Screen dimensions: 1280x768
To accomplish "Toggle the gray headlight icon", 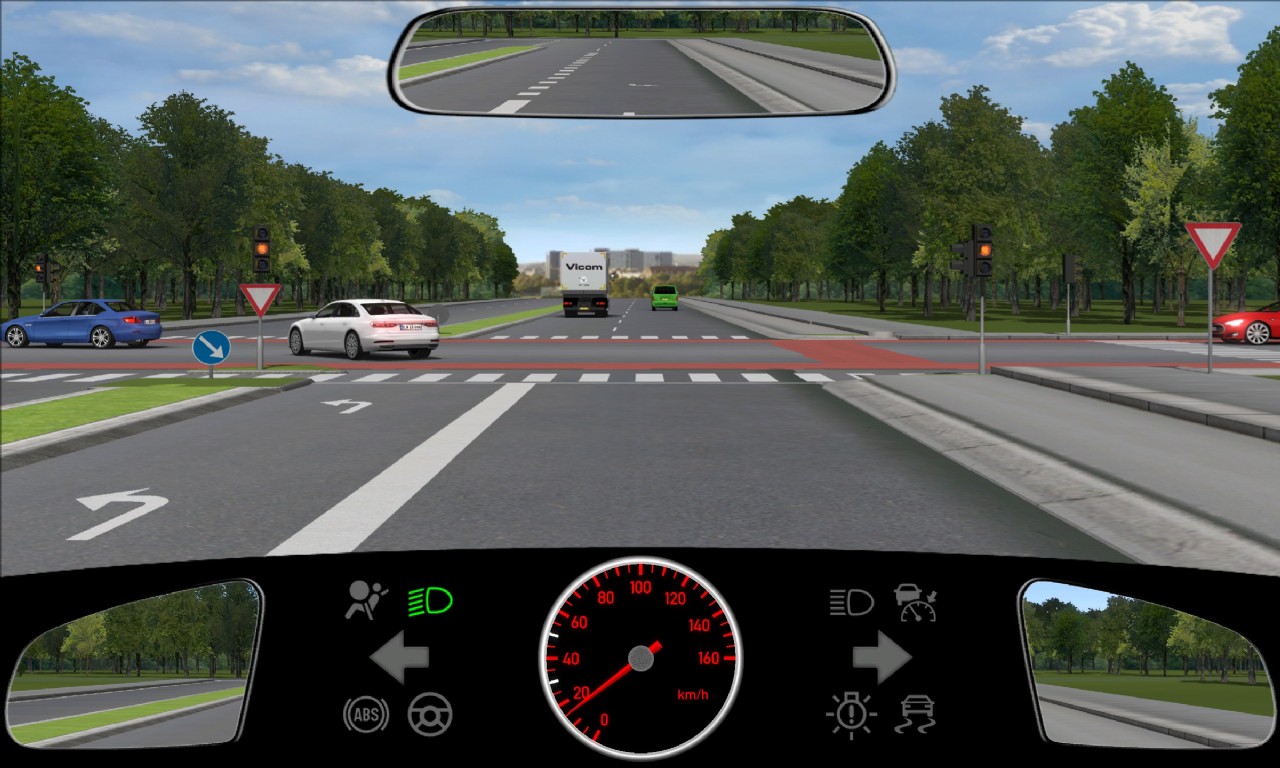I will (x=851, y=602).
